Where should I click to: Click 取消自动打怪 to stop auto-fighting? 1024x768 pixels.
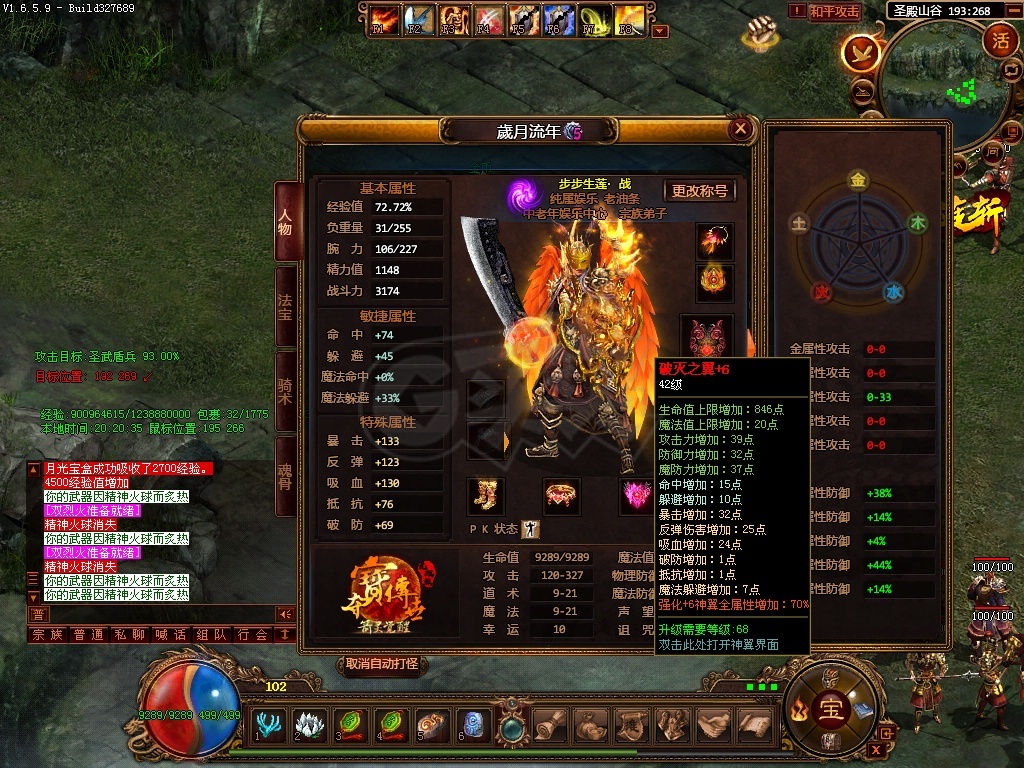(382, 664)
